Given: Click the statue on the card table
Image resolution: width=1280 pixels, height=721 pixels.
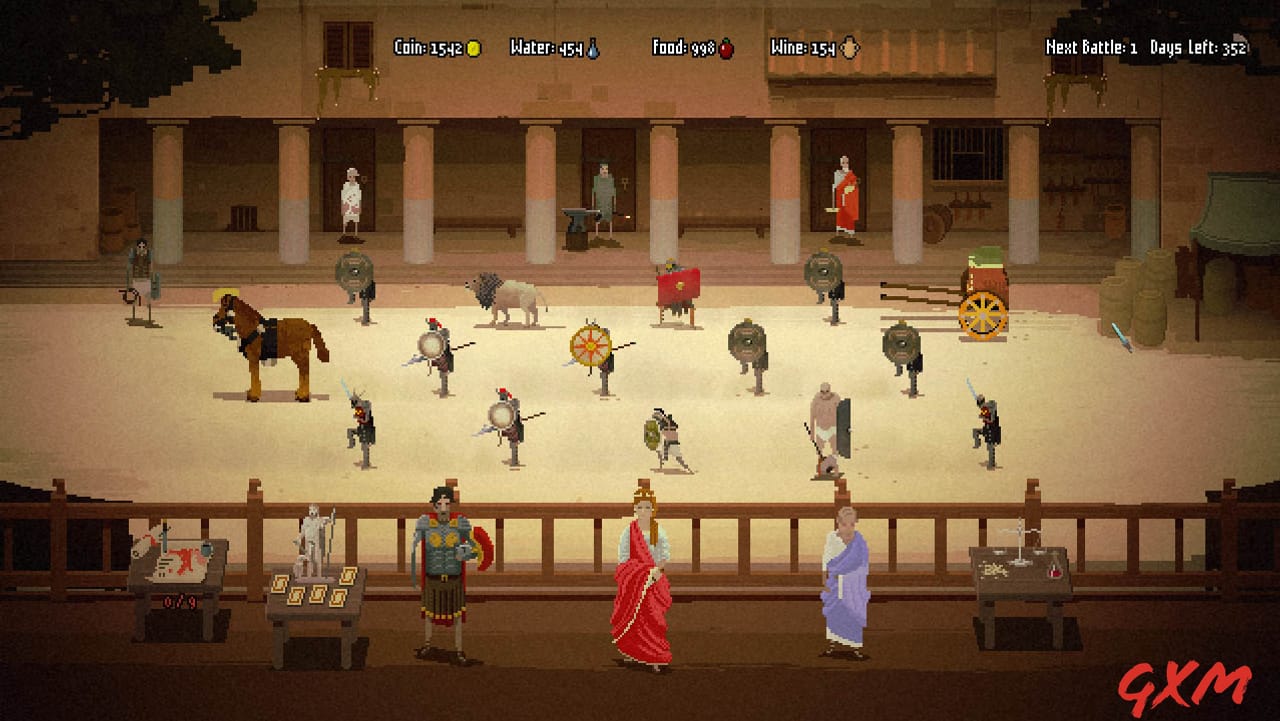Looking at the screenshot, I should point(312,535).
